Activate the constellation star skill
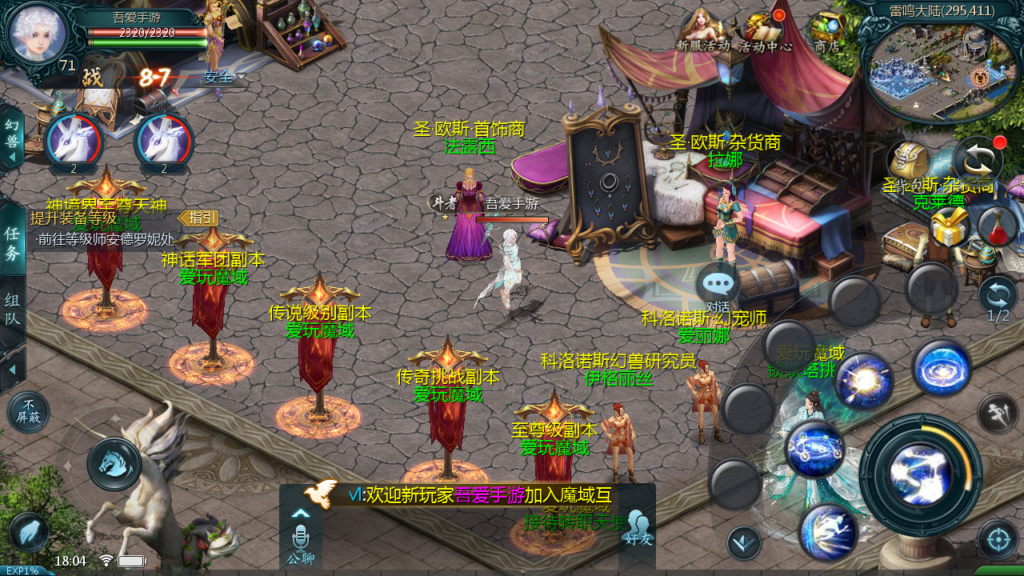Viewport: 1024px width, 576px height. 814,449
